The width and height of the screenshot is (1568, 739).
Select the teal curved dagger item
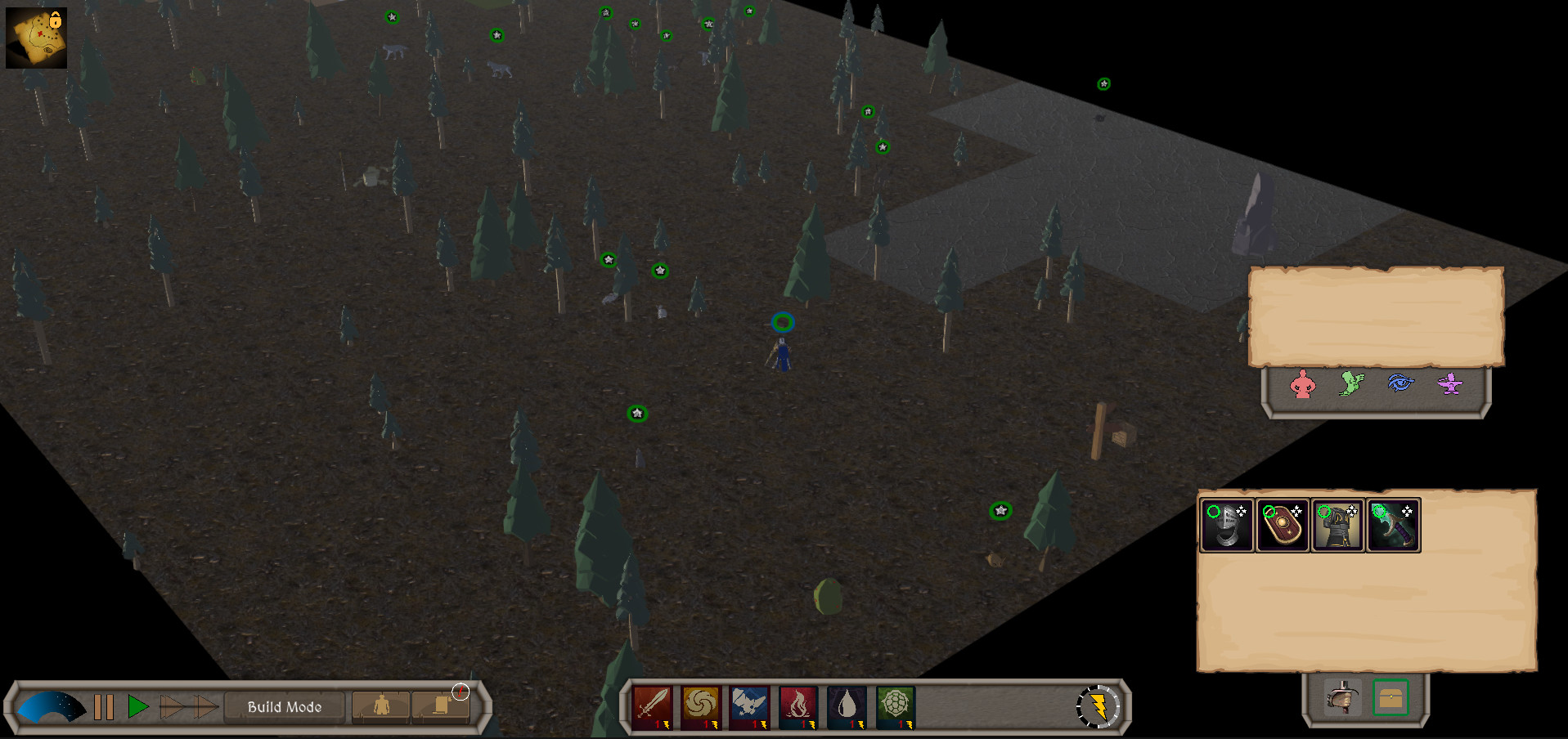(1393, 525)
